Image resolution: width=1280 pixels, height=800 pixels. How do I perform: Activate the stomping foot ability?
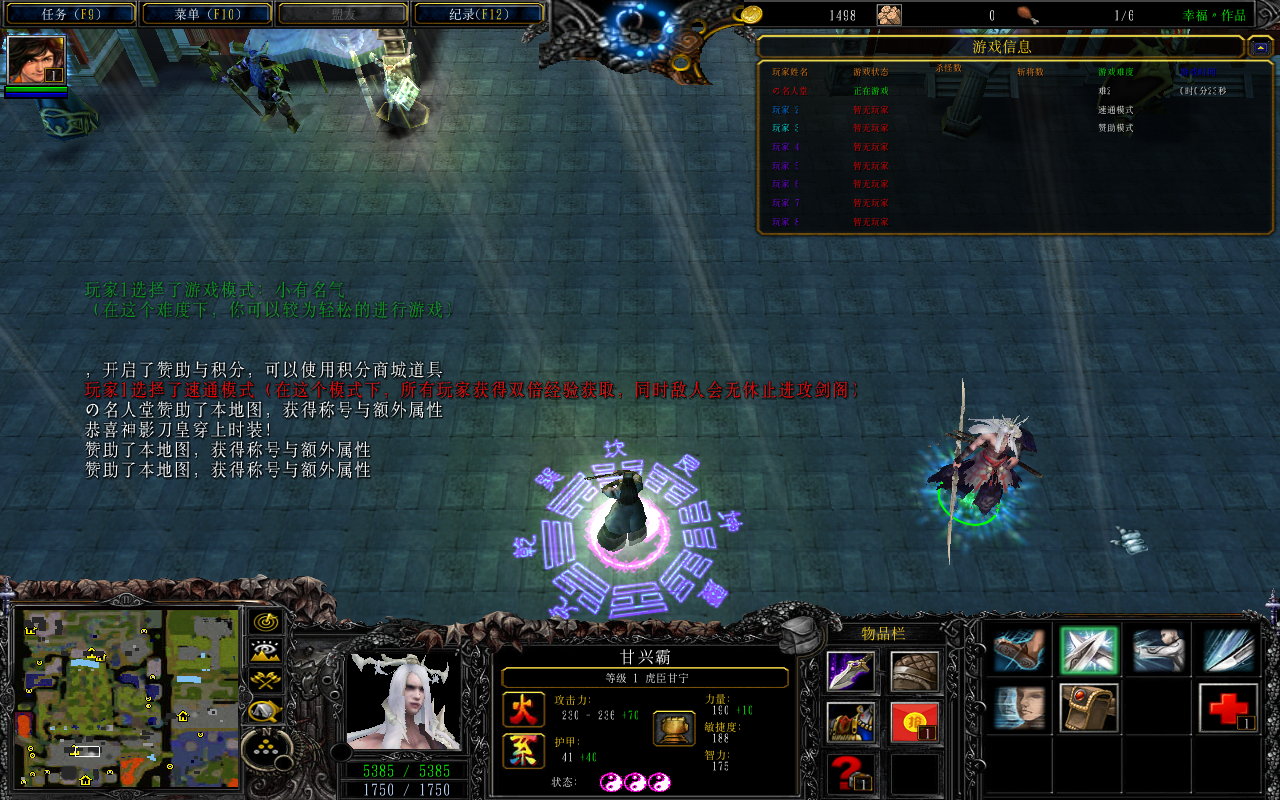tap(1019, 651)
